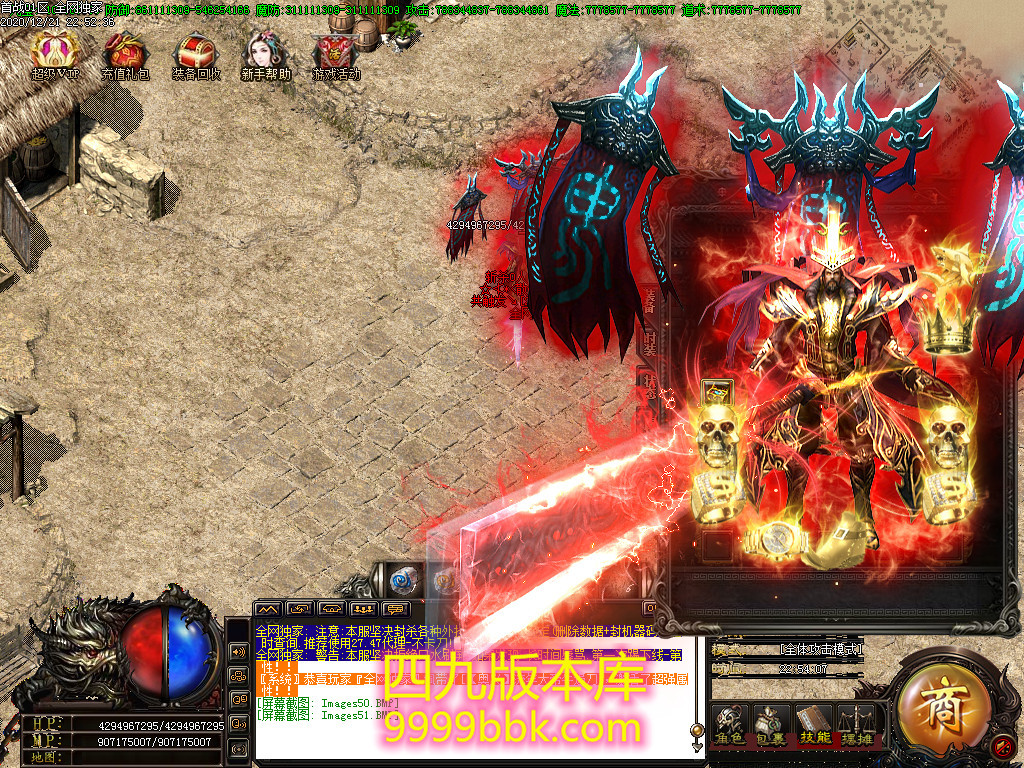Switch to the 时装 fashion tab
This screenshot has height=768, width=1024.
point(649,345)
